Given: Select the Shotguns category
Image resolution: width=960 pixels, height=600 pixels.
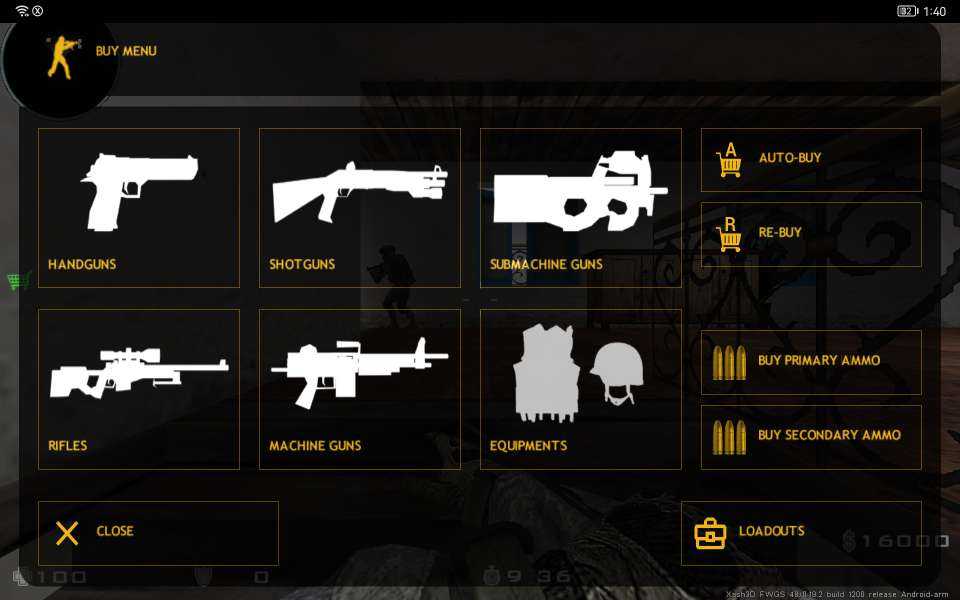Looking at the screenshot, I should coord(360,208).
